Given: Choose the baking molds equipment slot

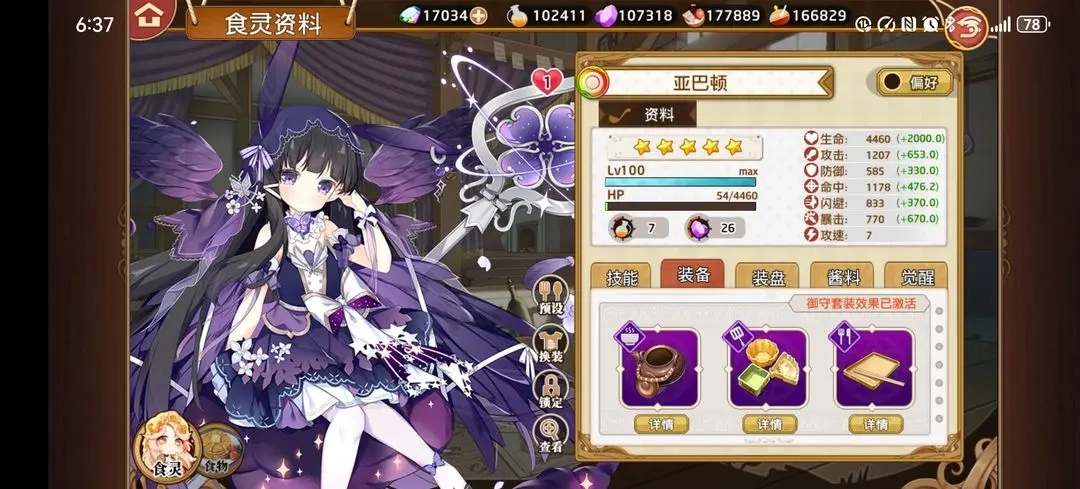Looking at the screenshot, I should coord(767,367).
